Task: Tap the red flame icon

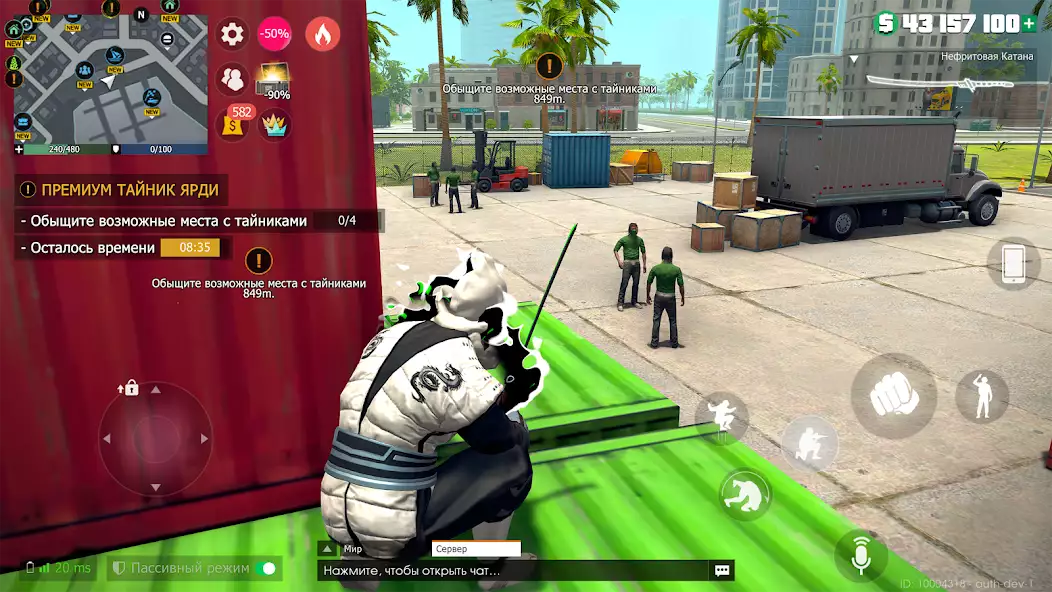Action: coord(322,34)
